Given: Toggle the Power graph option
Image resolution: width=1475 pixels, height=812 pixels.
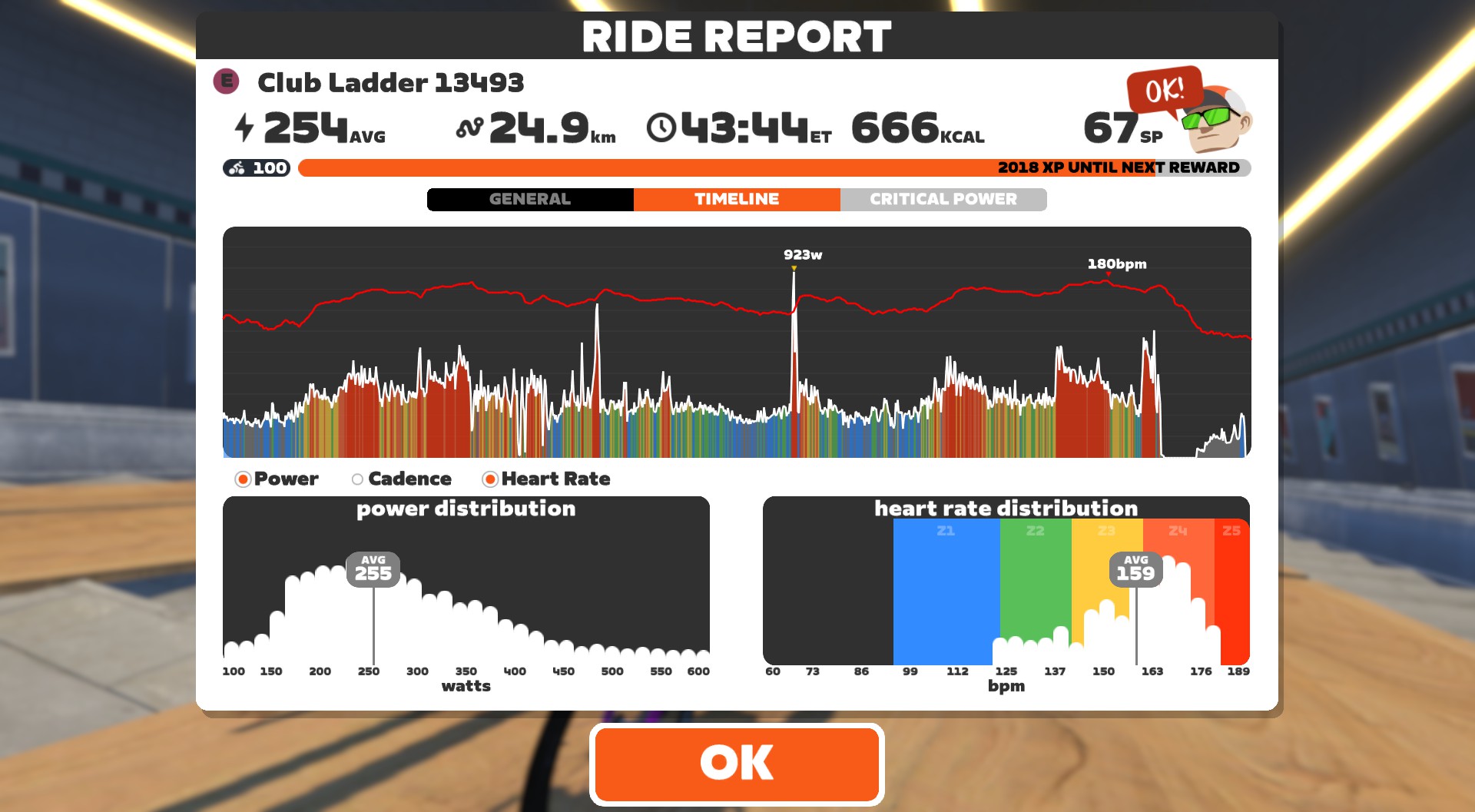Looking at the screenshot, I should pyautogui.click(x=244, y=479).
